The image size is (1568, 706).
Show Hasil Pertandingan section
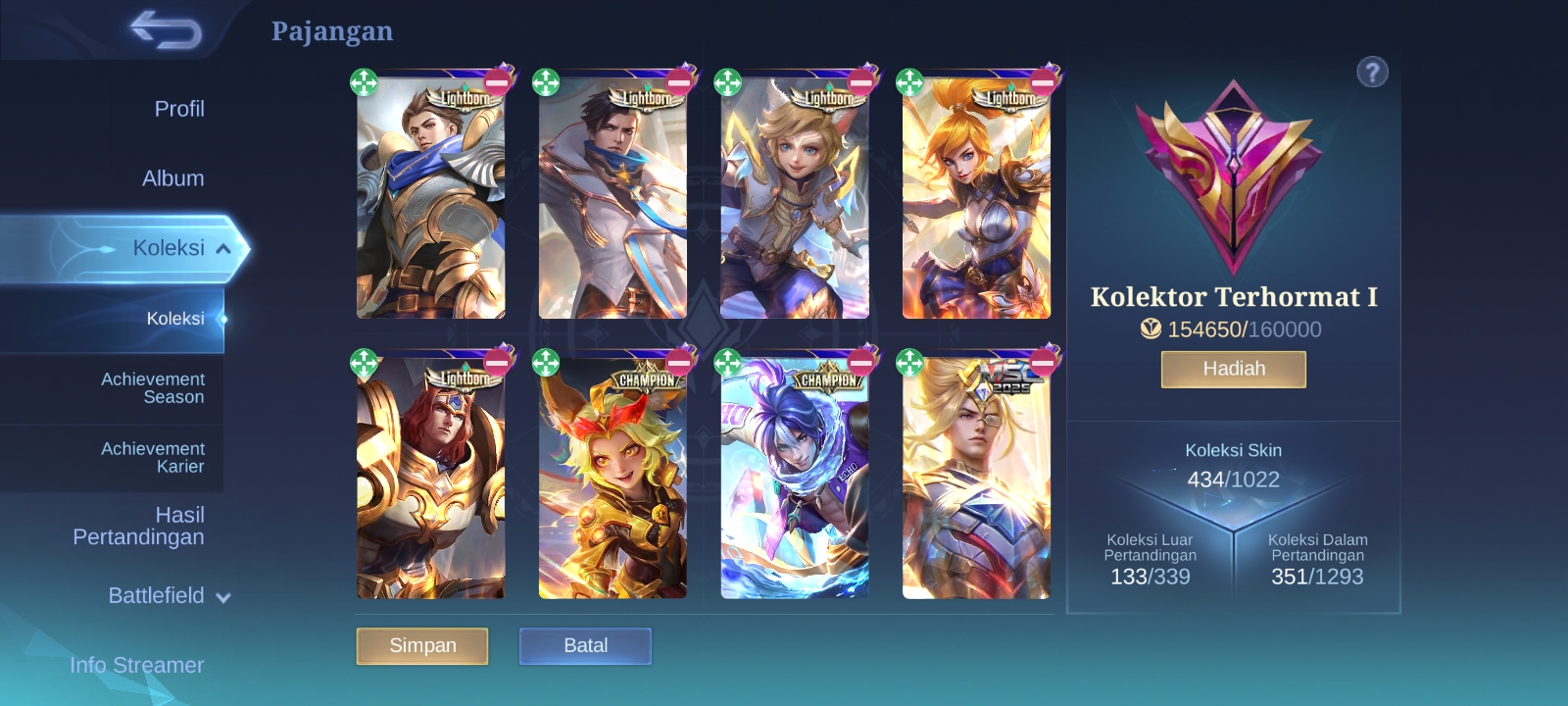[138, 526]
